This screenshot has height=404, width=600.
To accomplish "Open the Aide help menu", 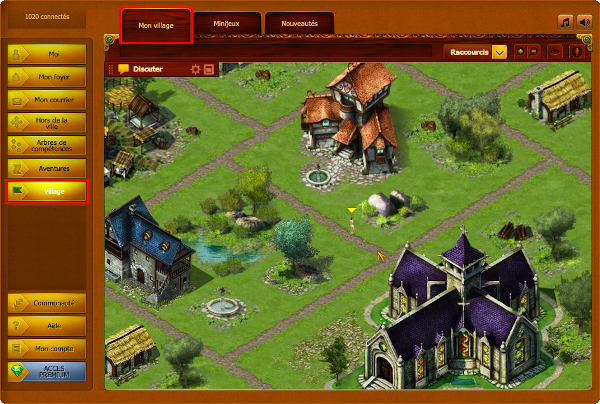I will (x=47, y=326).
